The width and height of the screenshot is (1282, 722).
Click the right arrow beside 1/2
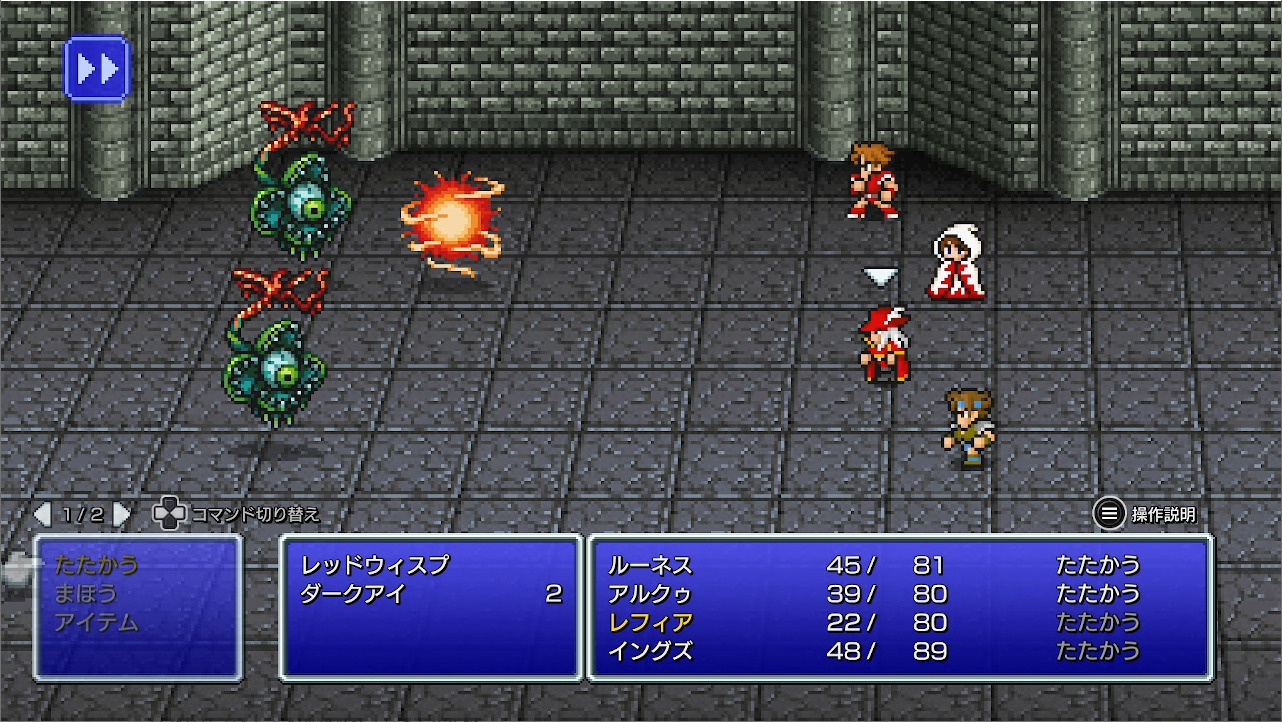(122, 512)
